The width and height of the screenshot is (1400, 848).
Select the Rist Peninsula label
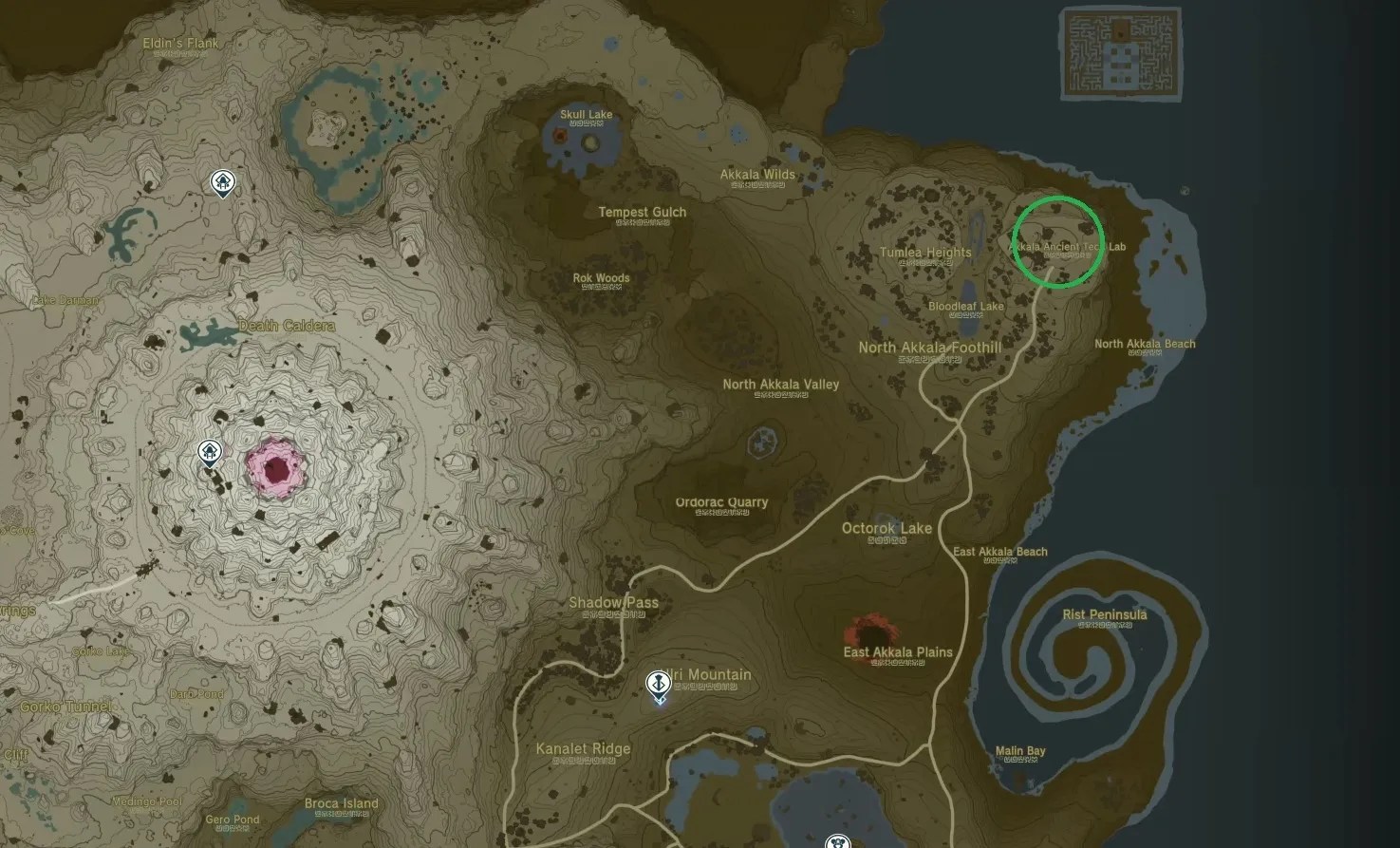pos(1104,614)
